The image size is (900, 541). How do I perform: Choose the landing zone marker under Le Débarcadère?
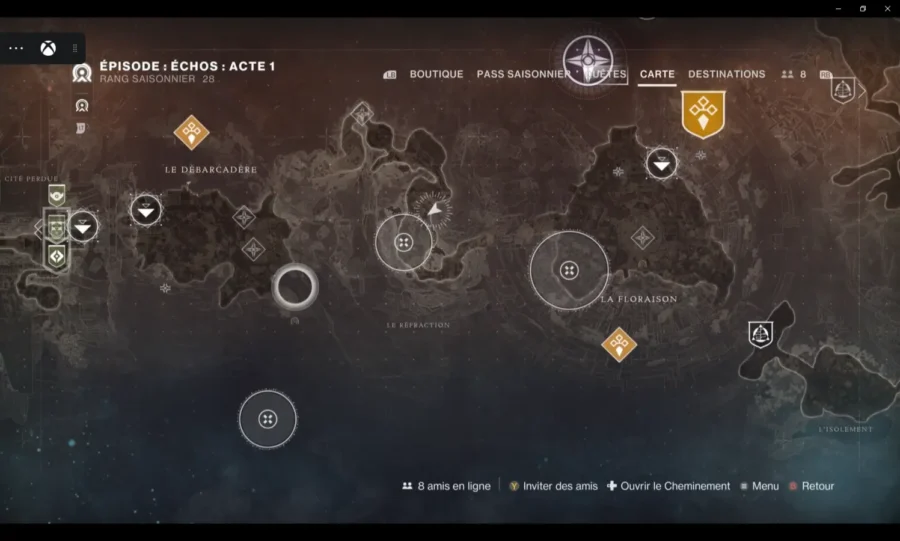click(146, 210)
